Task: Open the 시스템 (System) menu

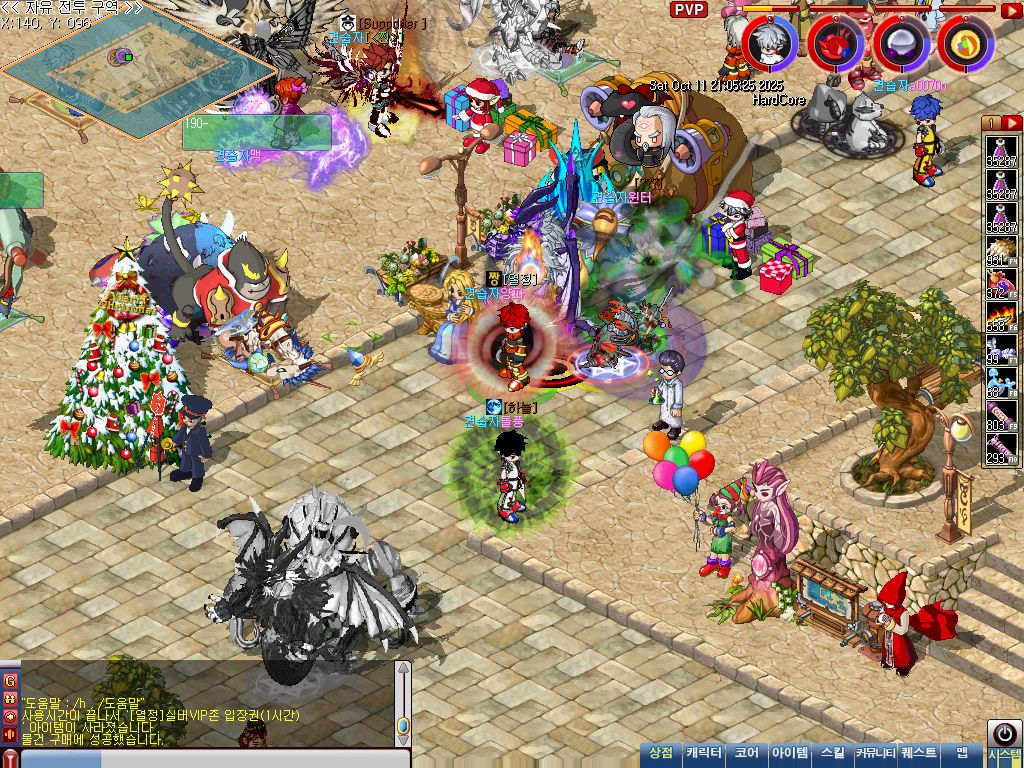Action: coord(1003,754)
